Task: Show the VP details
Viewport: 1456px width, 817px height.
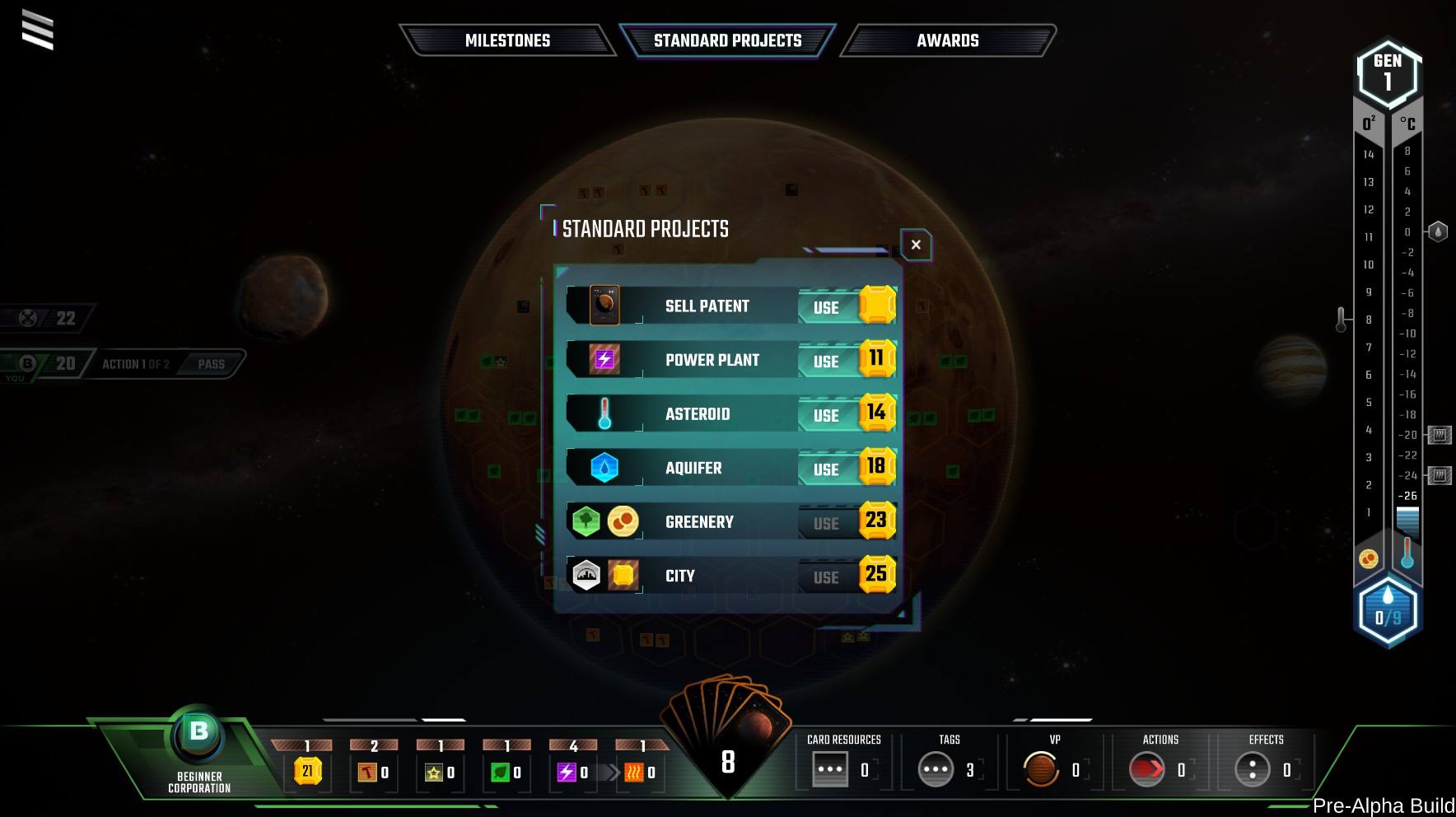Action: (1041, 769)
